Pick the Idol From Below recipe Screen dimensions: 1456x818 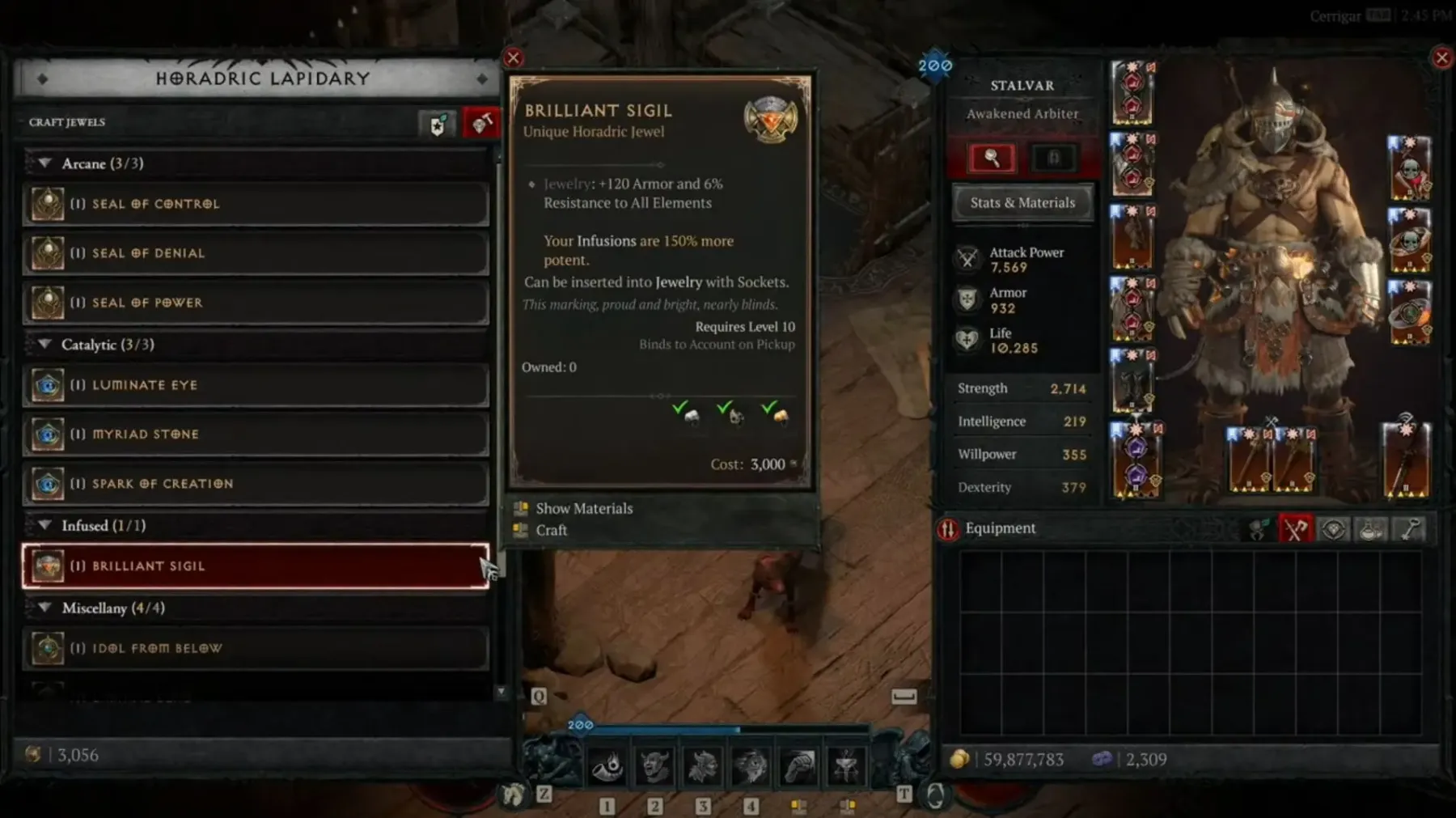[x=256, y=648]
